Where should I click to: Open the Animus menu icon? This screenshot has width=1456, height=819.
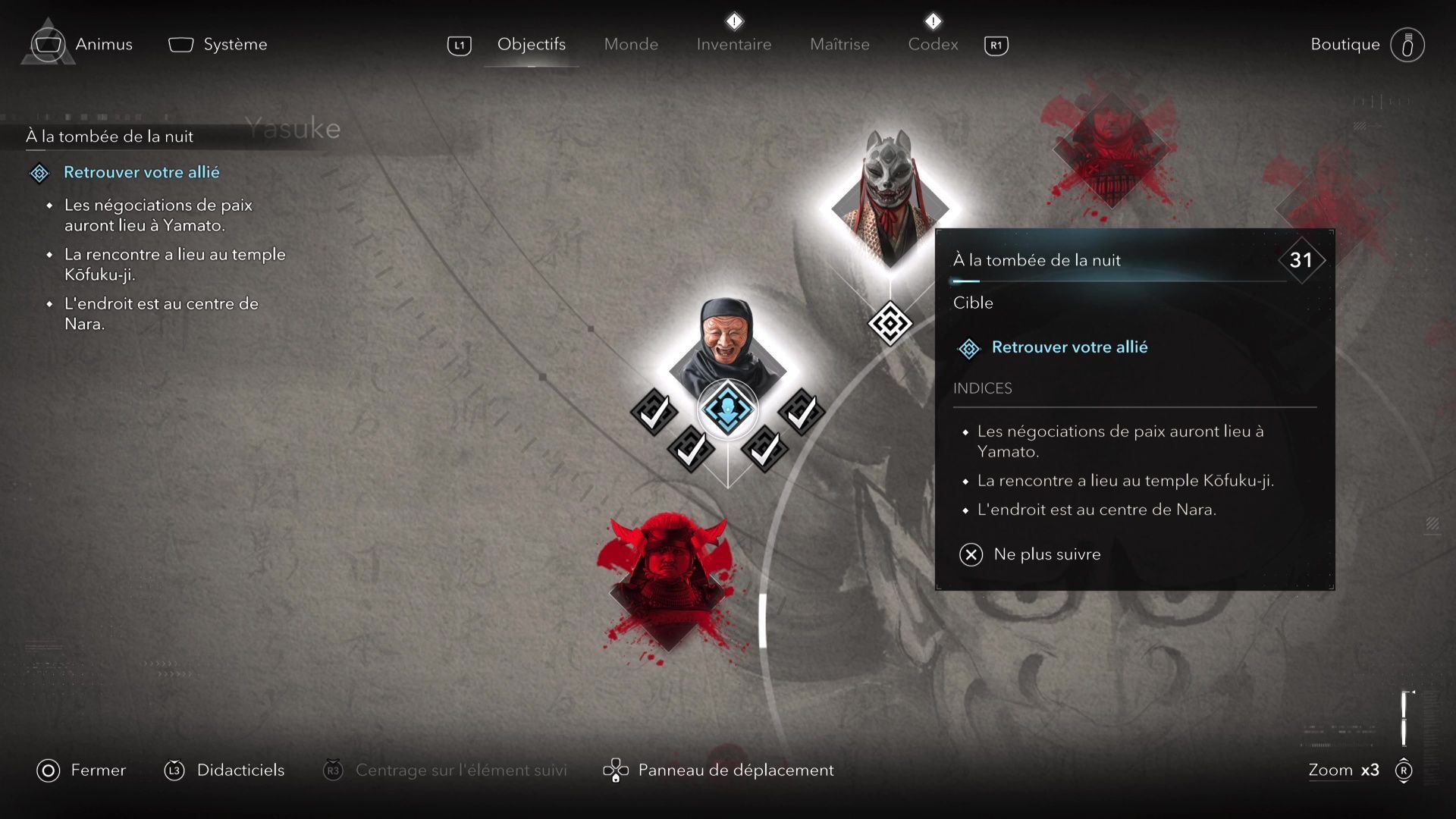tap(48, 44)
